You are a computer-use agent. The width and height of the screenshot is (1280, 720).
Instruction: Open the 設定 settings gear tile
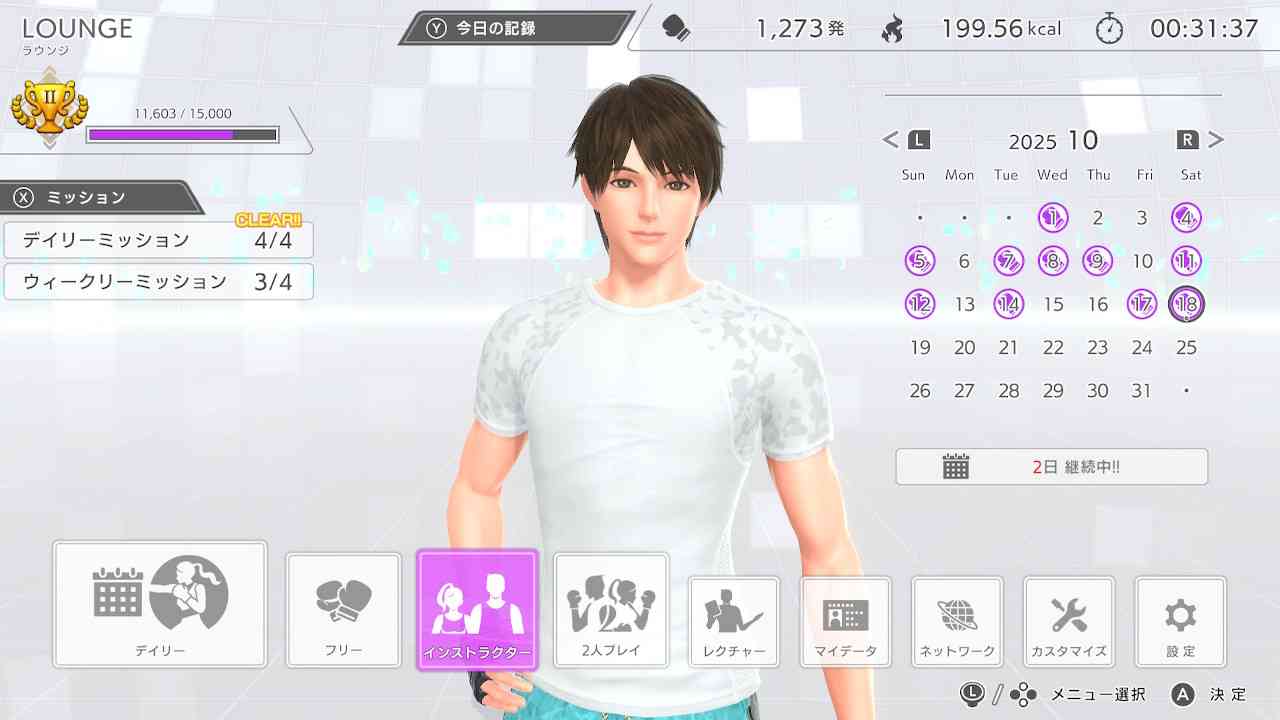click(x=1180, y=621)
